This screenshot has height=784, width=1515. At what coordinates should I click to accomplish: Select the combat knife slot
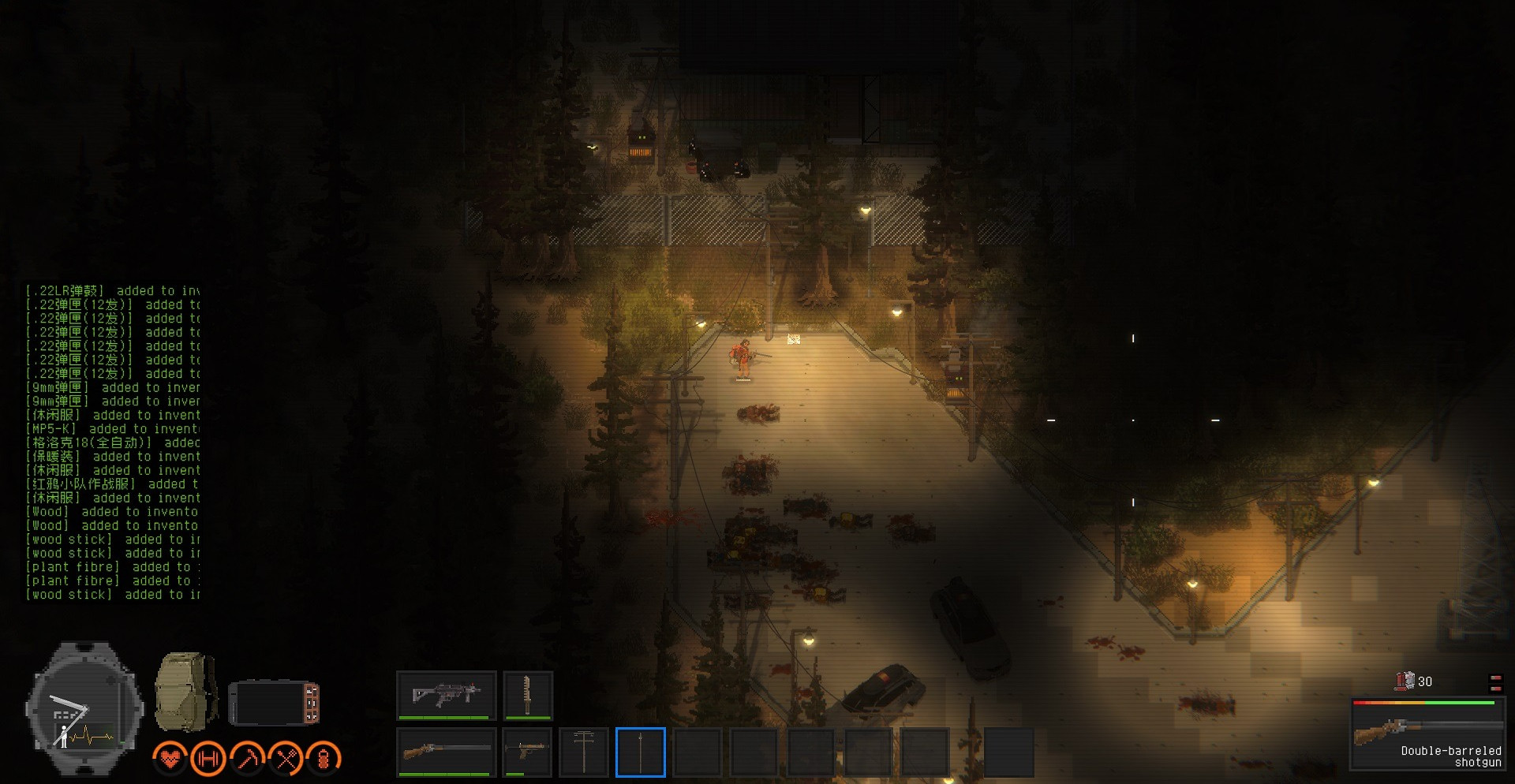coord(527,695)
